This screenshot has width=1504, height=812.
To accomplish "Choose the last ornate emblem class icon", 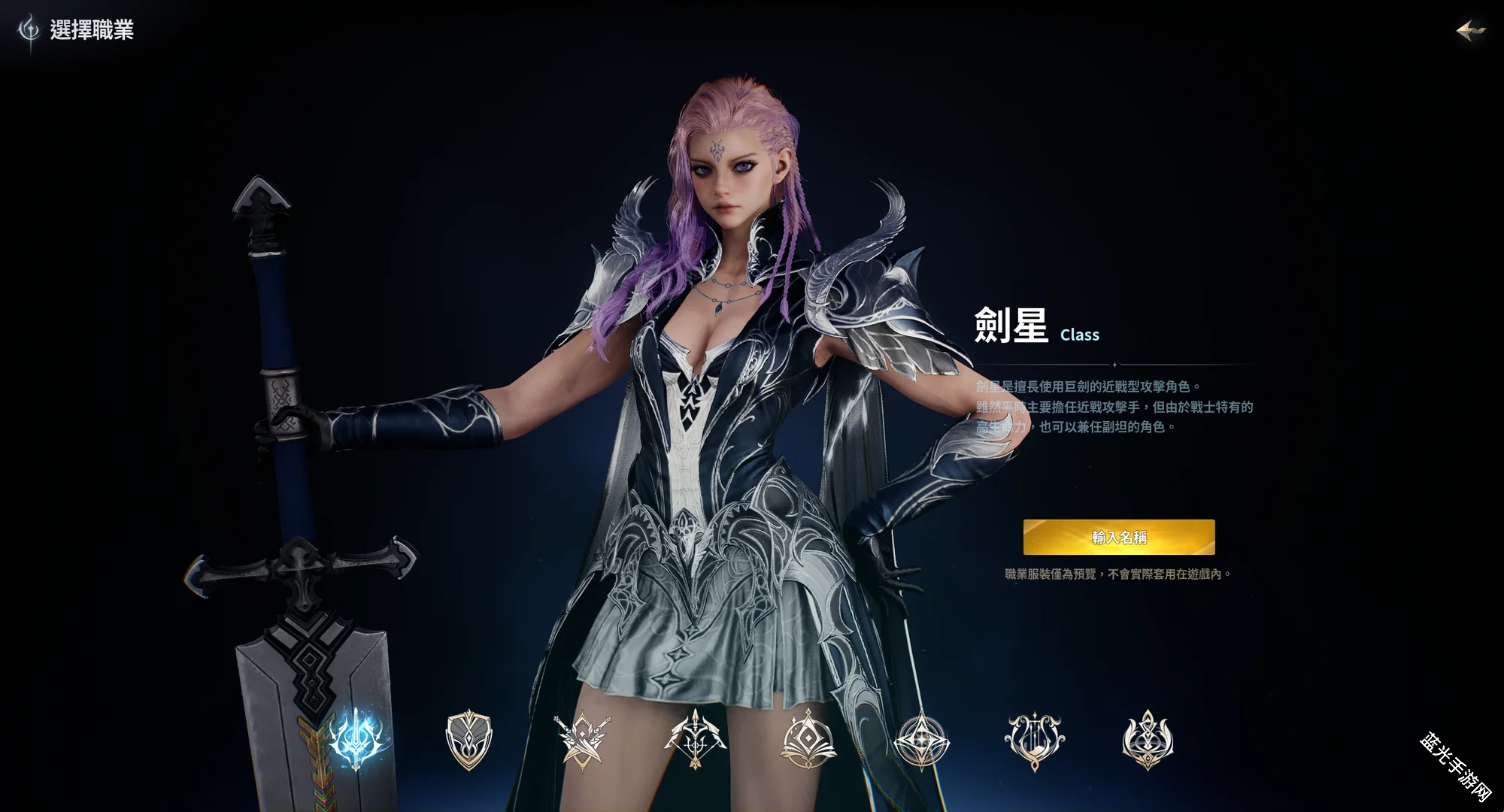I will [x=1148, y=740].
